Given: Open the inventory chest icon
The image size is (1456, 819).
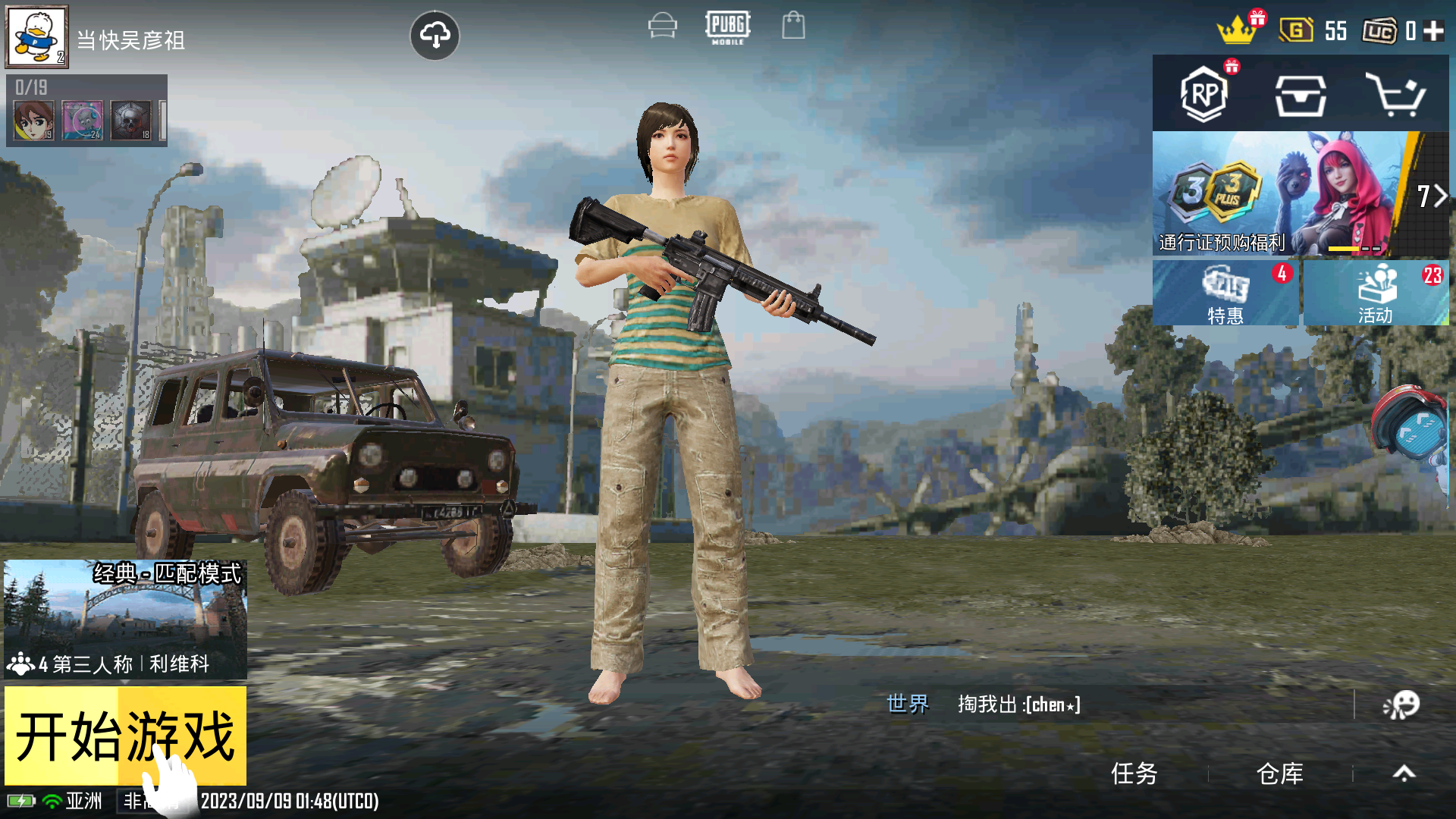Looking at the screenshot, I should 1303,95.
